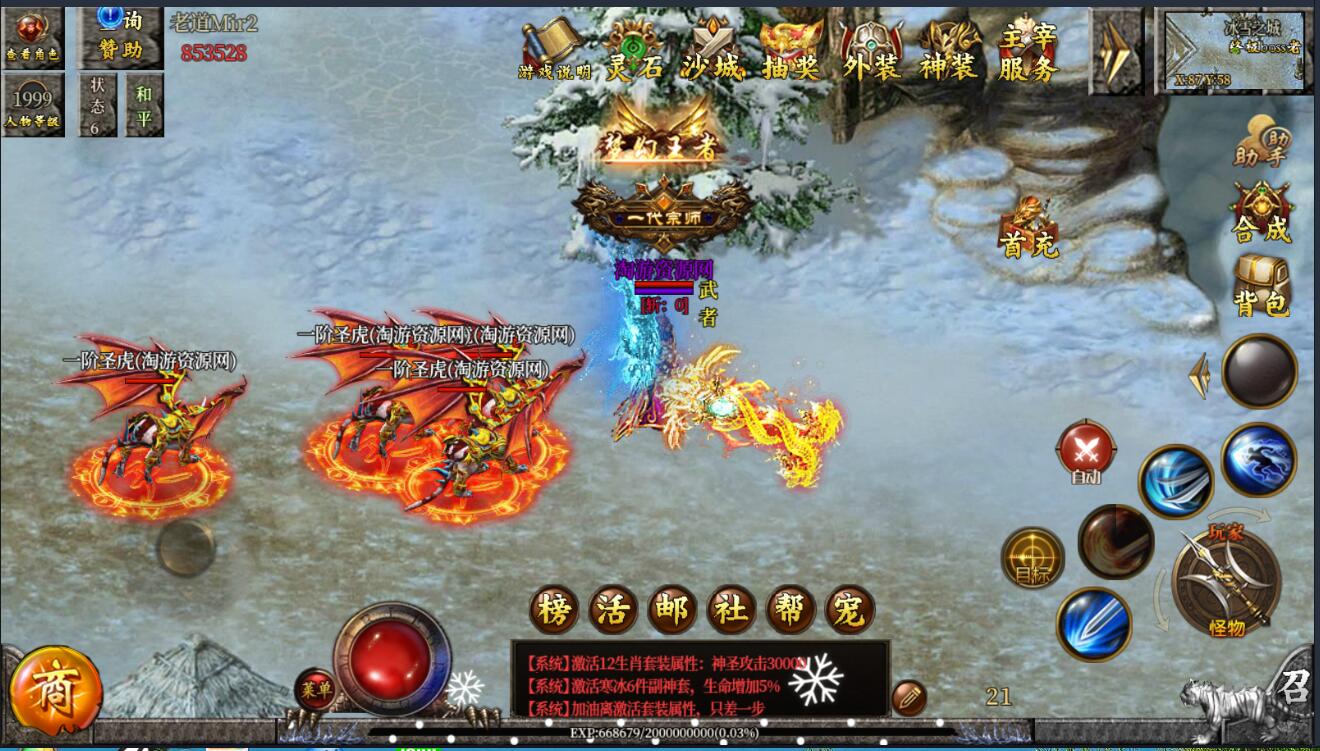Open the 抽奖 lottery menu
The width and height of the screenshot is (1320, 751).
[x=791, y=50]
